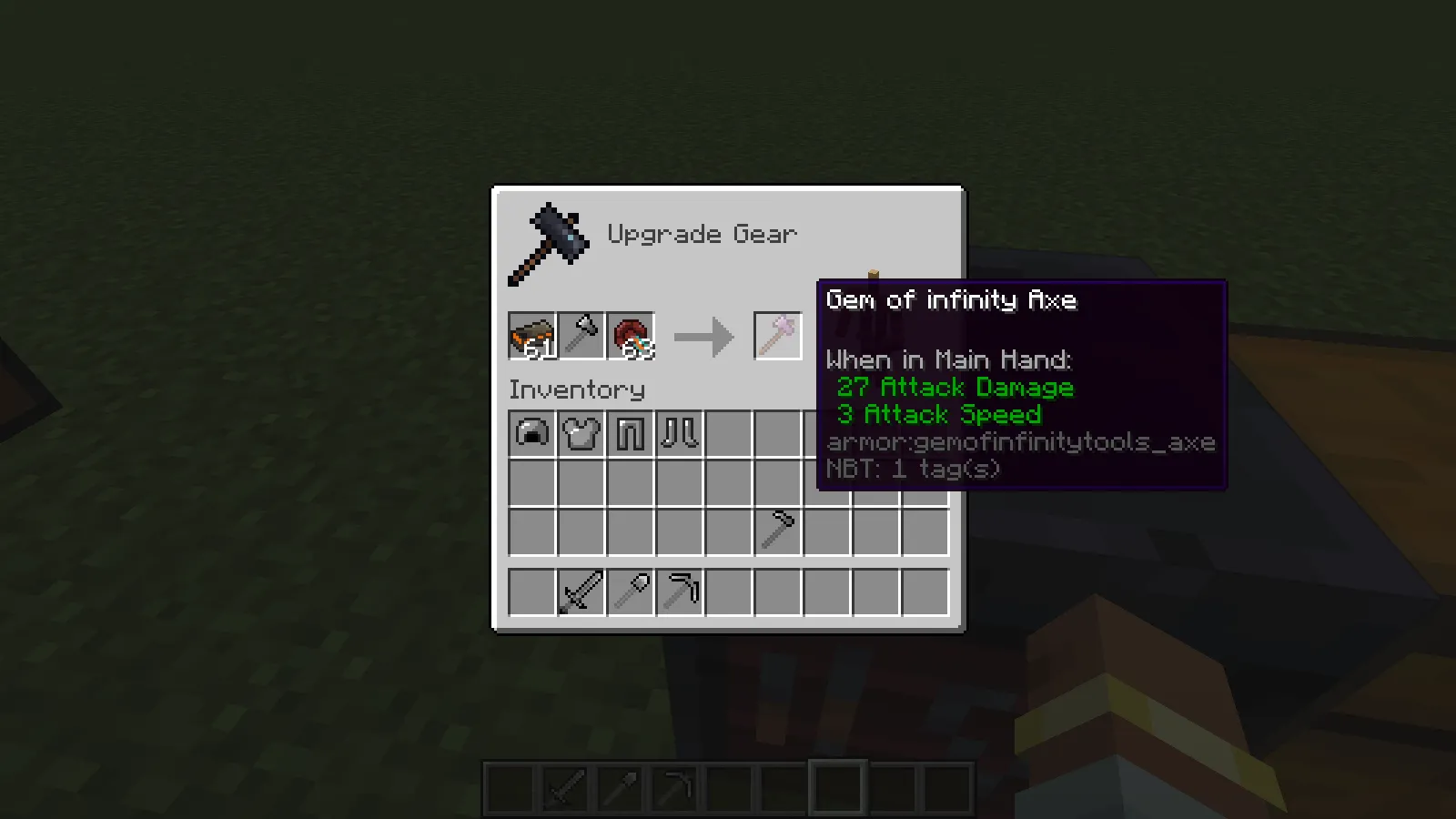This screenshot has height=819, width=1456.
Task: Grab the iron boots from the inventory
Action: [x=681, y=434]
